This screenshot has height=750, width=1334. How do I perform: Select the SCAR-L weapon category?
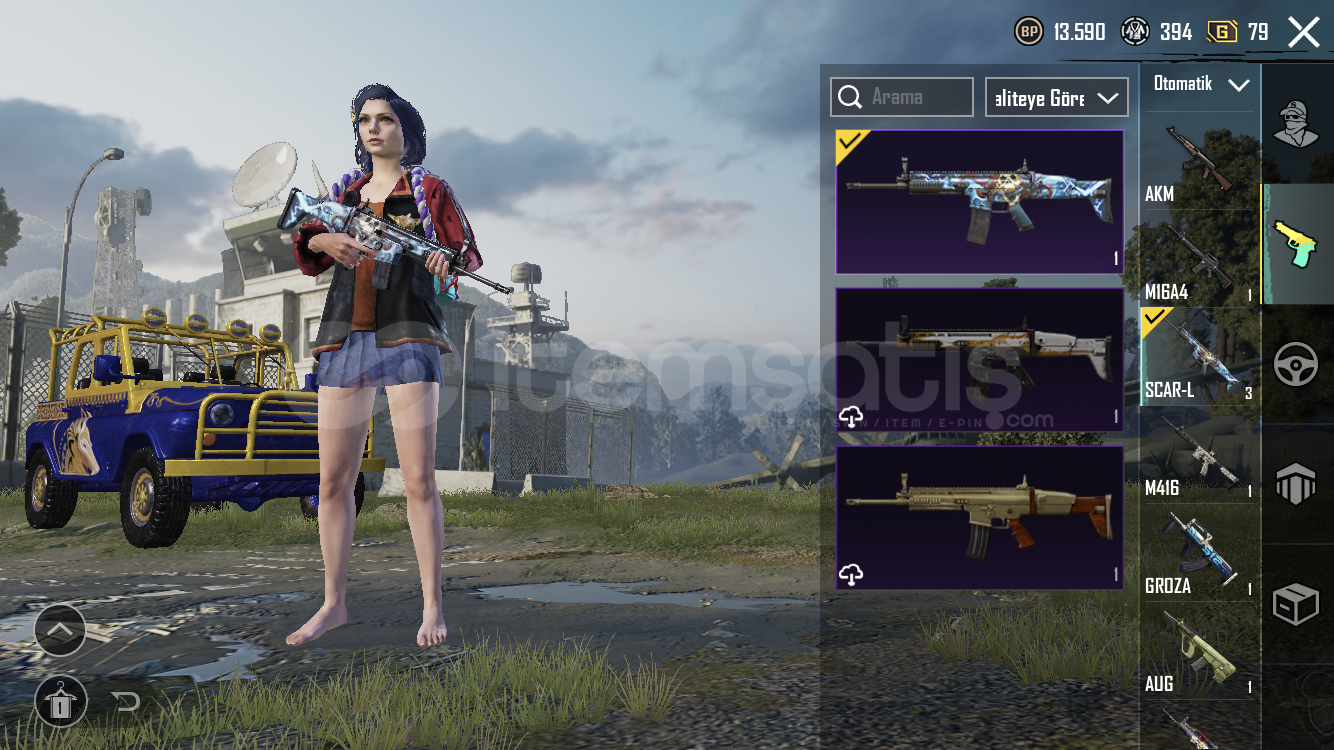tap(1199, 357)
